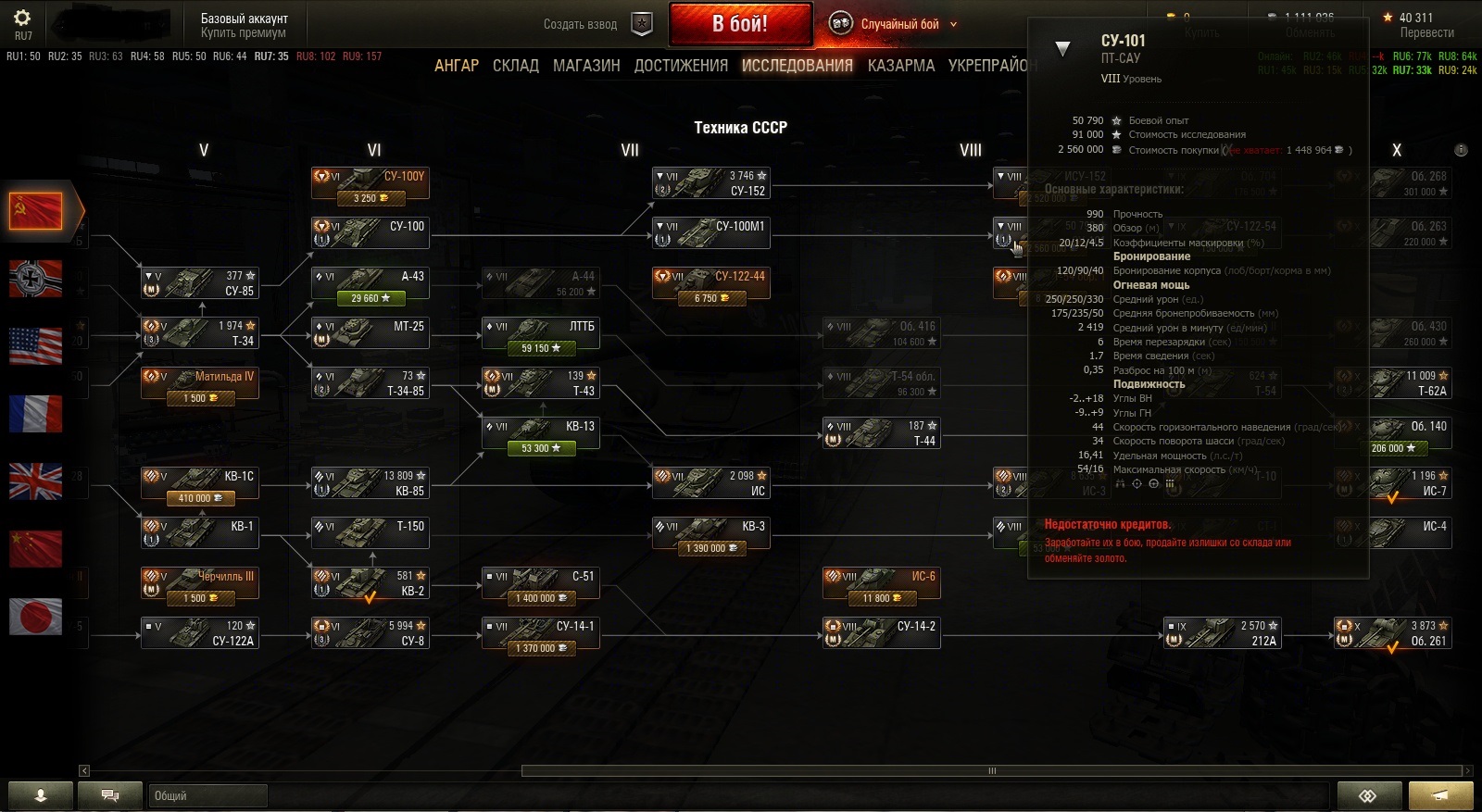1482x812 pixels.
Task: Choose the КВ-1 tank node
Action: [199, 533]
